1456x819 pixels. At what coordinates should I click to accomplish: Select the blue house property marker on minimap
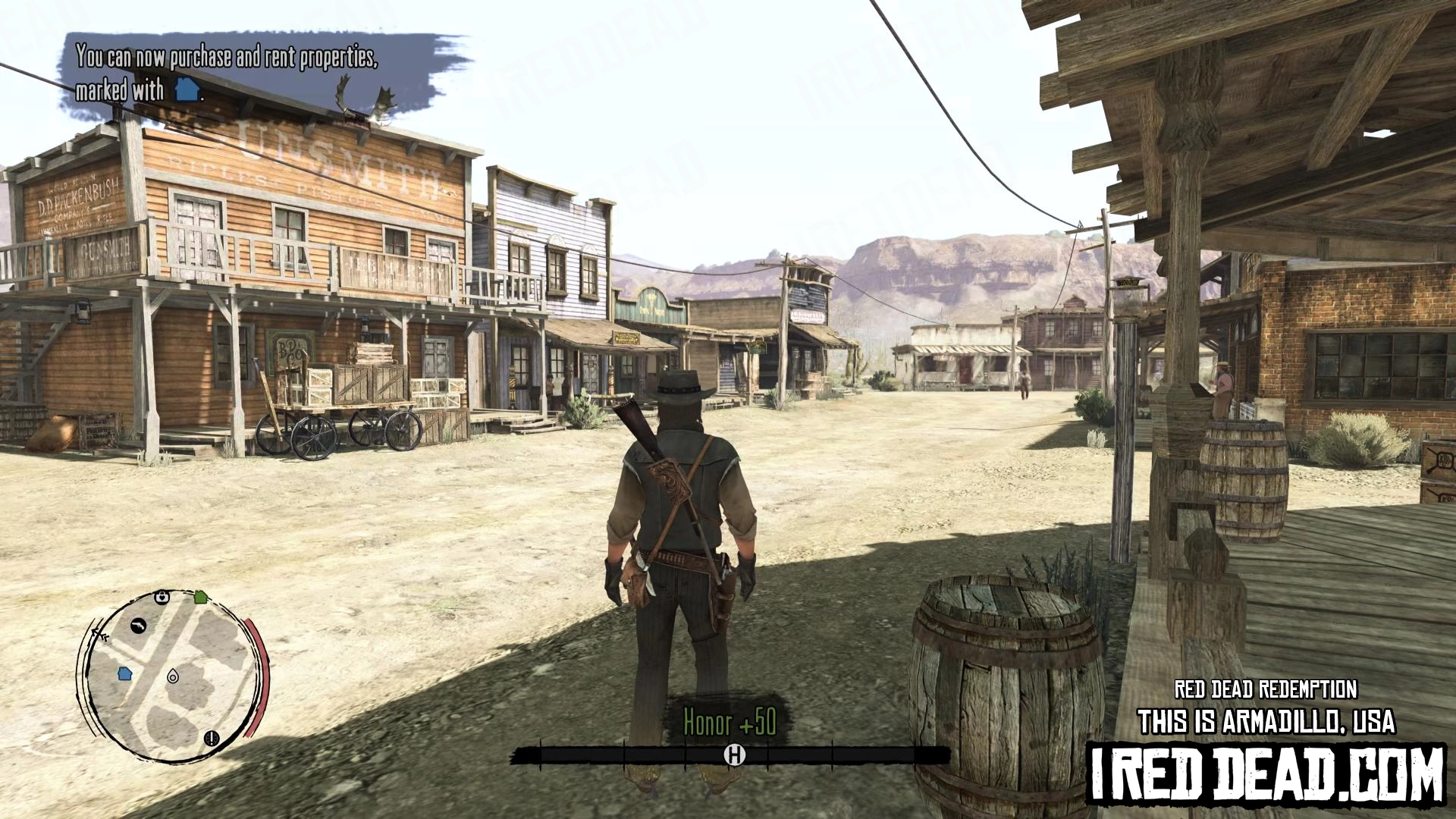[x=125, y=673]
